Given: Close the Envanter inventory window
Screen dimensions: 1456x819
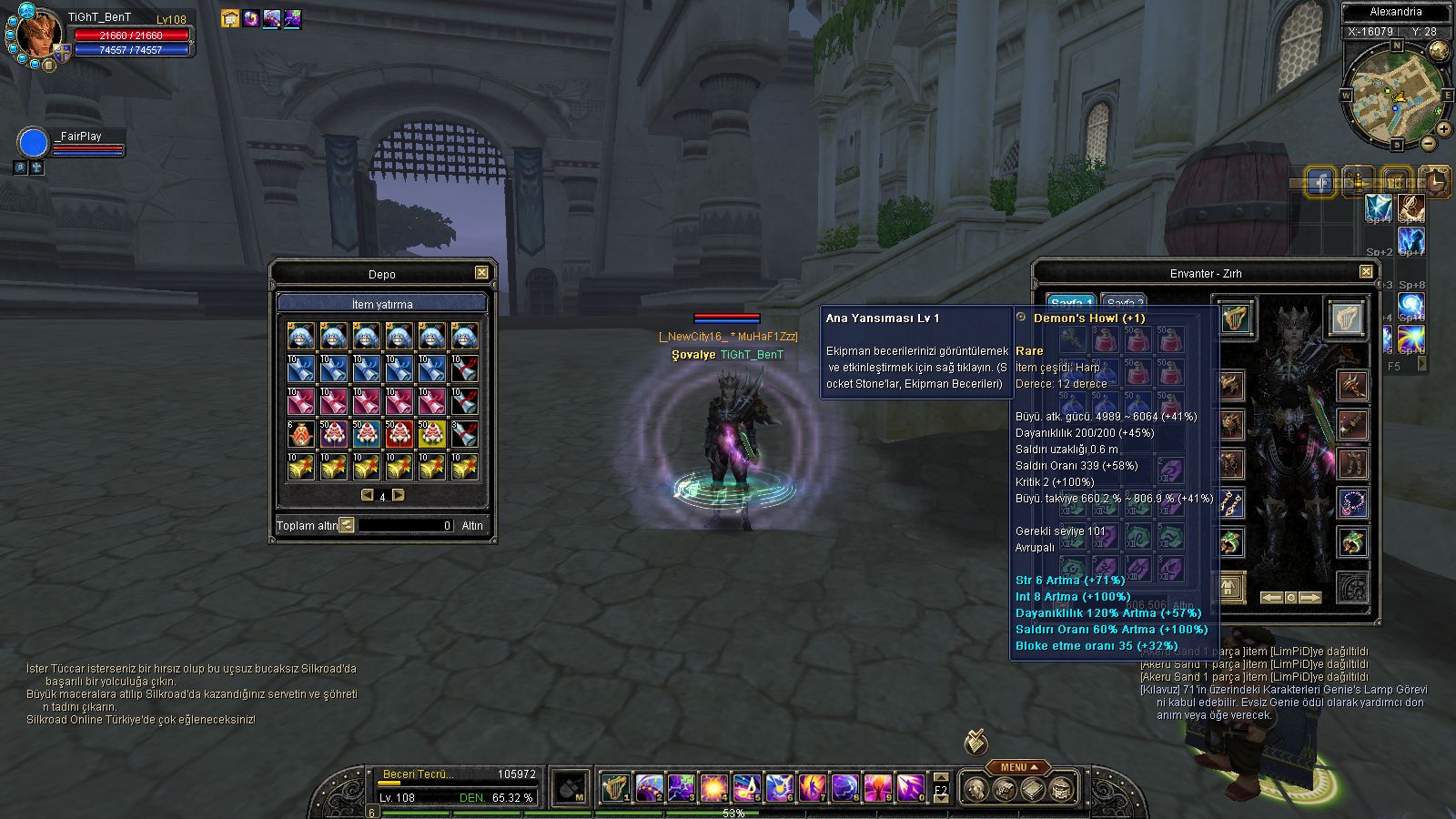Looking at the screenshot, I should (1366, 272).
